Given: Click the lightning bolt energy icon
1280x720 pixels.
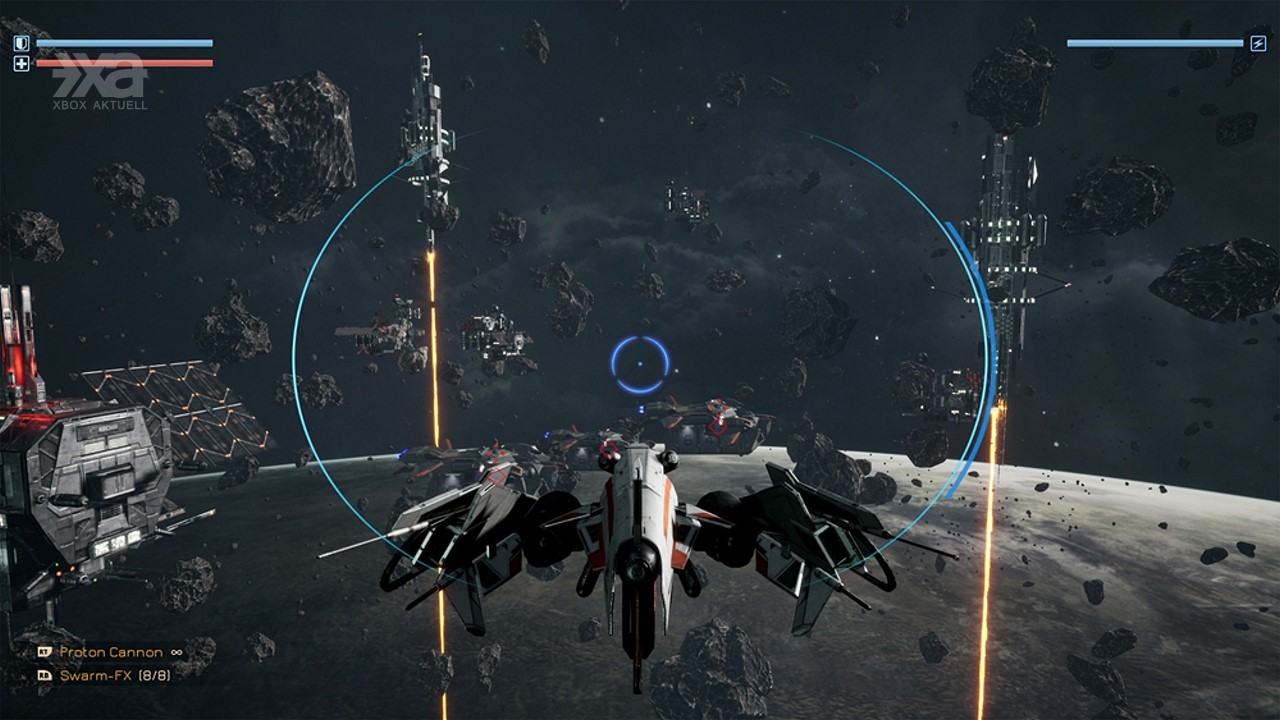Looking at the screenshot, I should (x=1259, y=43).
